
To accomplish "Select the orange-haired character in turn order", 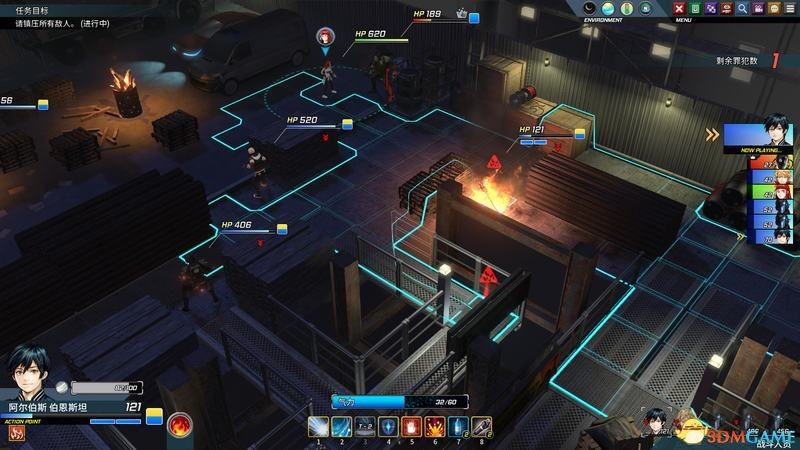I will 777,180.
